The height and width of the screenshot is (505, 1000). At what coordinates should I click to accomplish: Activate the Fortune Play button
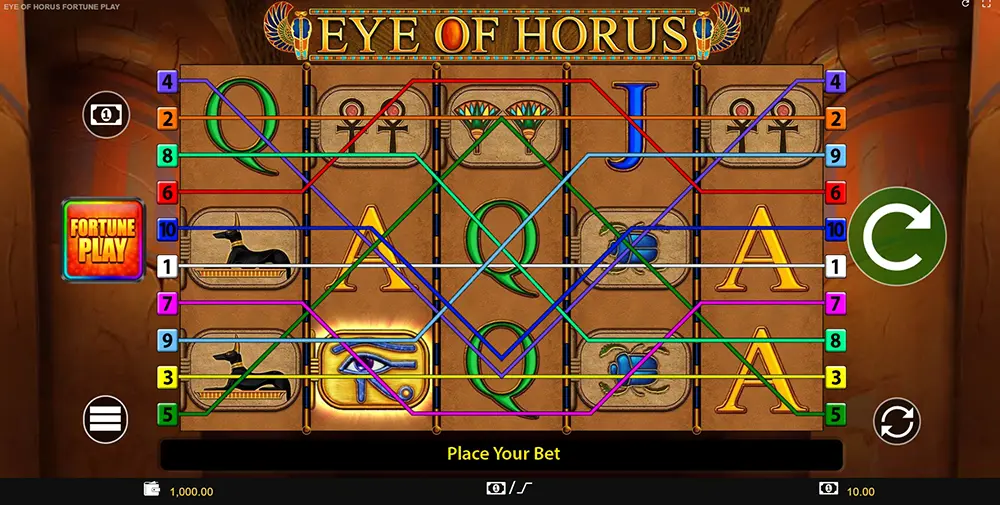click(x=104, y=240)
